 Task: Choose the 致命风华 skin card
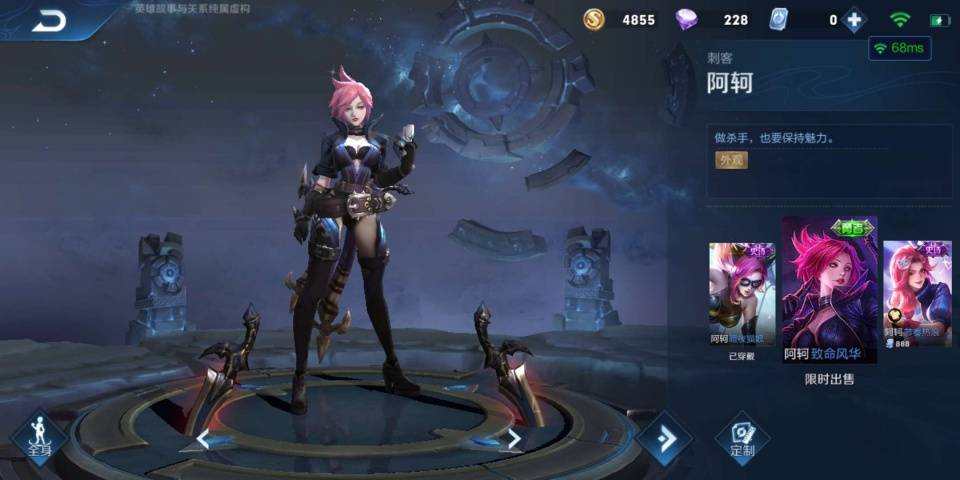[829, 289]
